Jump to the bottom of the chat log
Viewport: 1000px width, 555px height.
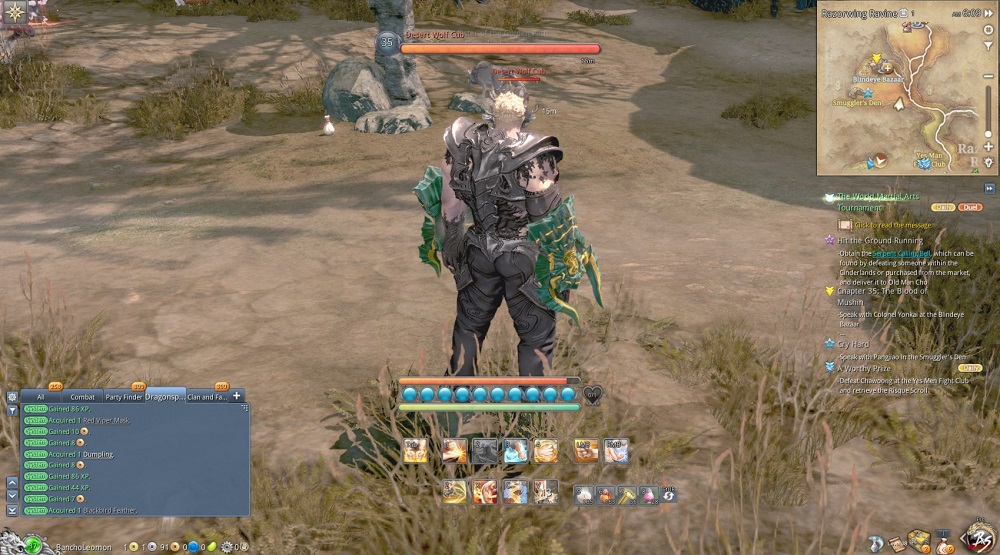click(x=12, y=510)
